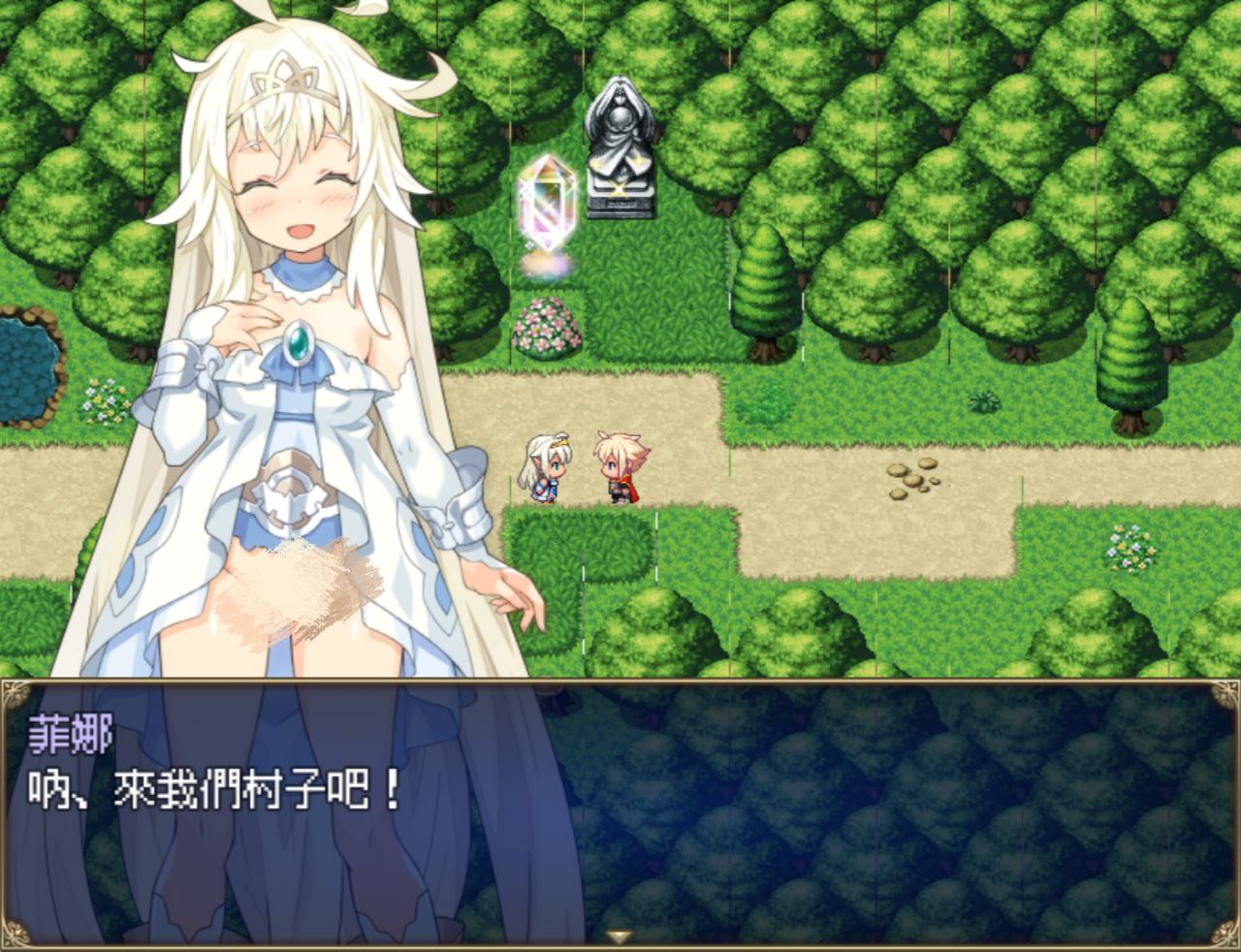Select the stone goddess statue sprite
This screenshot has height=952, width=1241.
619,145
